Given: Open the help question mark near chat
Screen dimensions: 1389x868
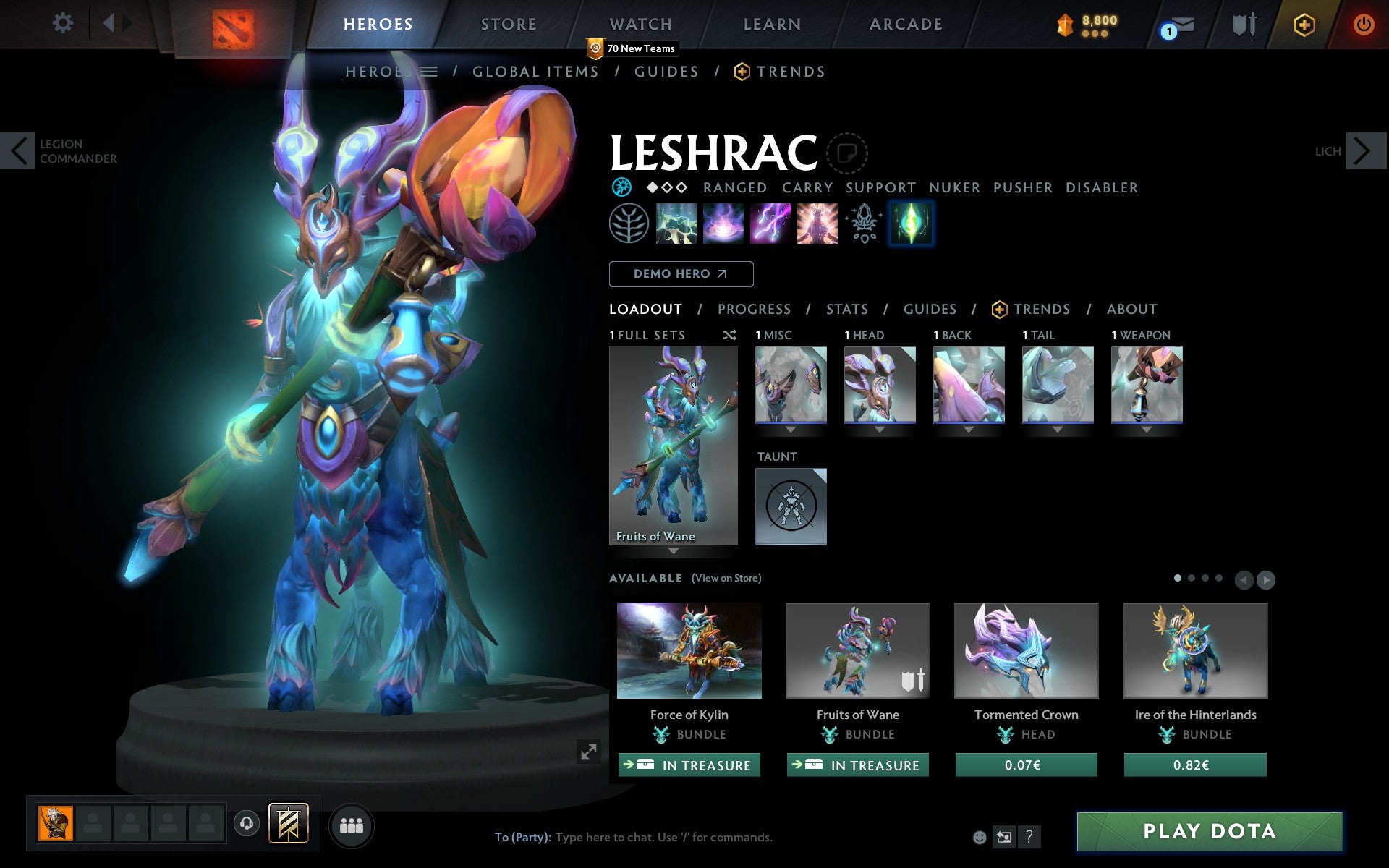Looking at the screenshot, I should pyautogui.click(x=1029, y=837).
